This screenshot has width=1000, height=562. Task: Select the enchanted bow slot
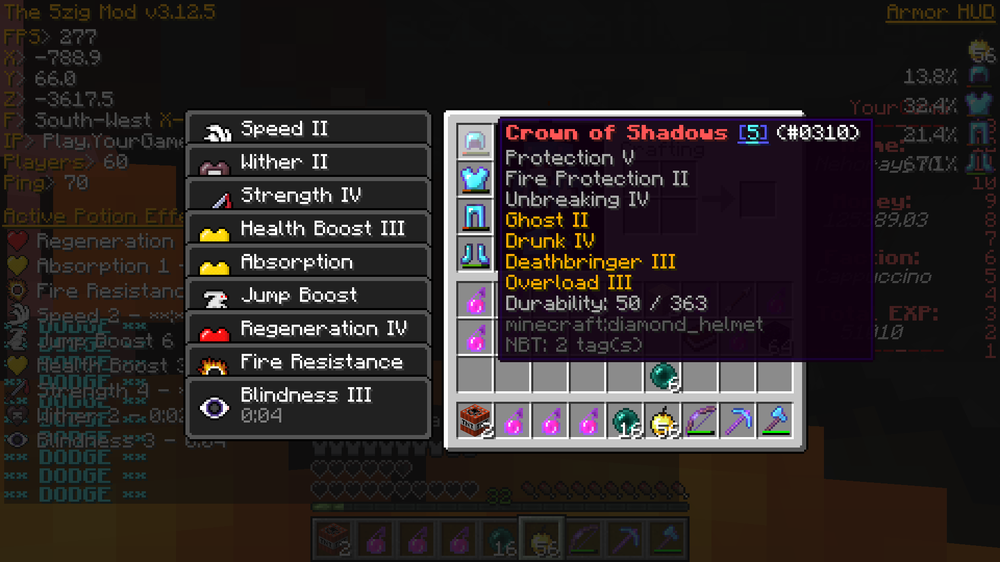click(700, 420)
